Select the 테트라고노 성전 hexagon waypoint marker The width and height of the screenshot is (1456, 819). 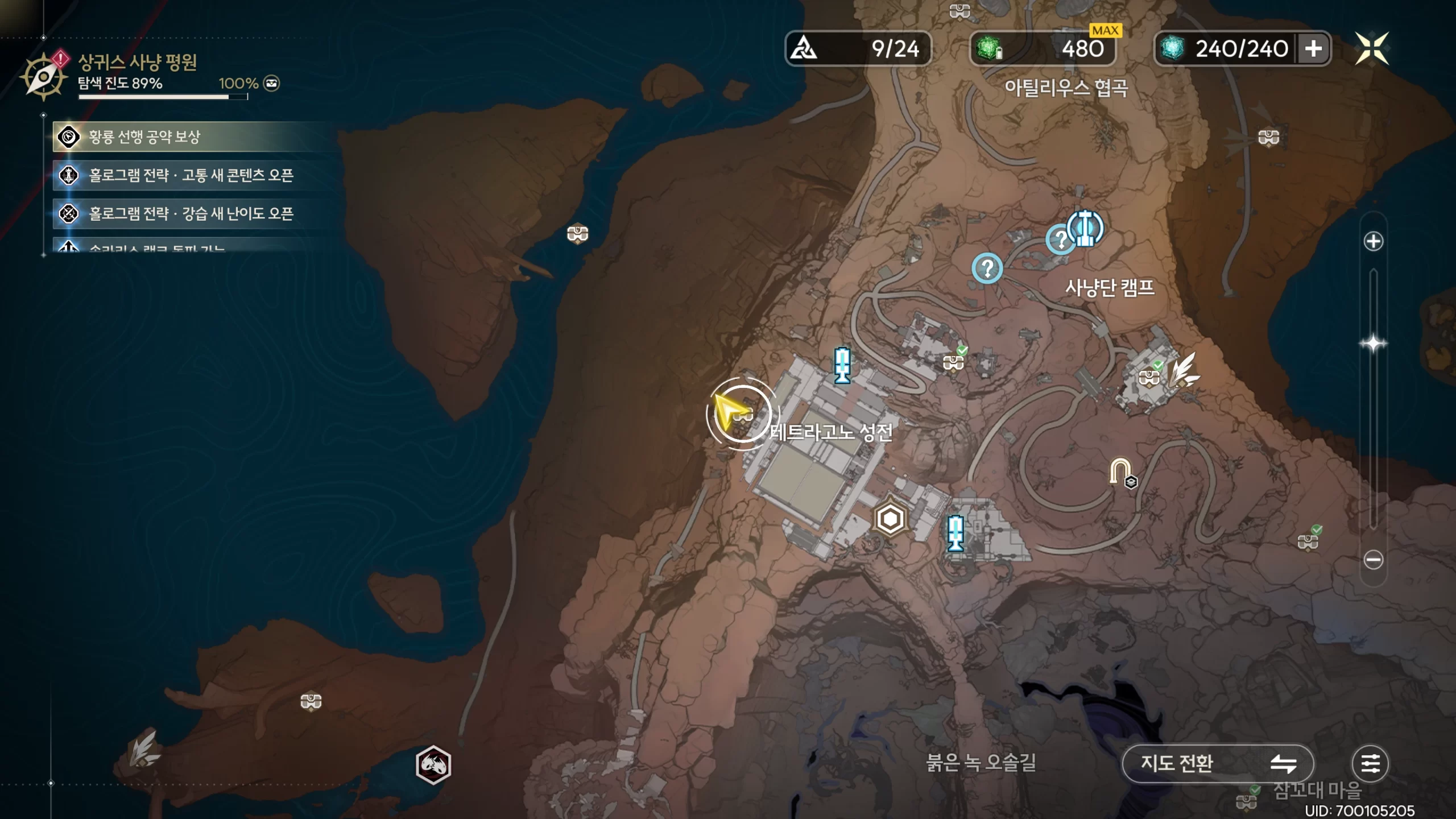890,519
